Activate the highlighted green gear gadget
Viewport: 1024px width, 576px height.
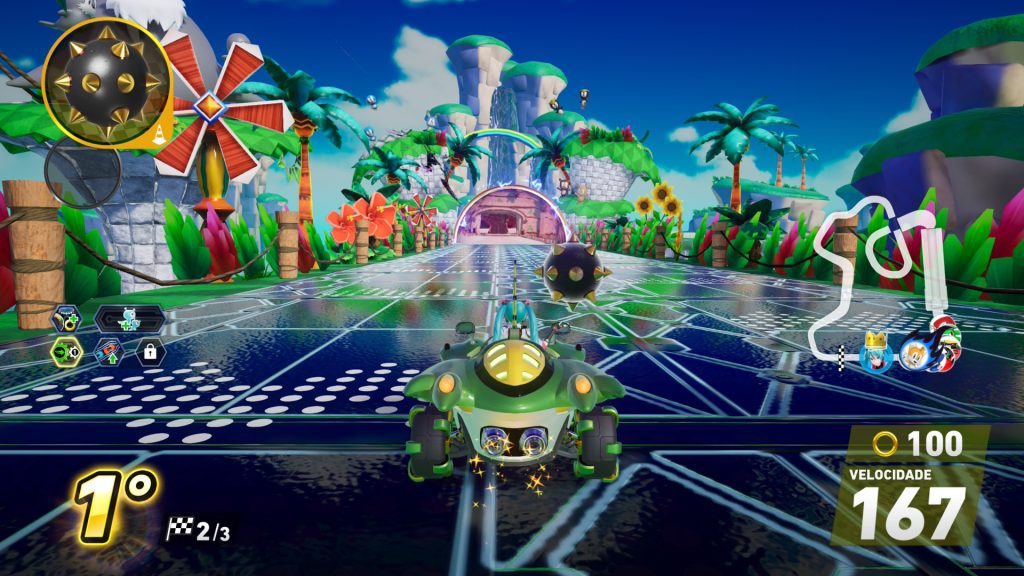click(67, 352)
